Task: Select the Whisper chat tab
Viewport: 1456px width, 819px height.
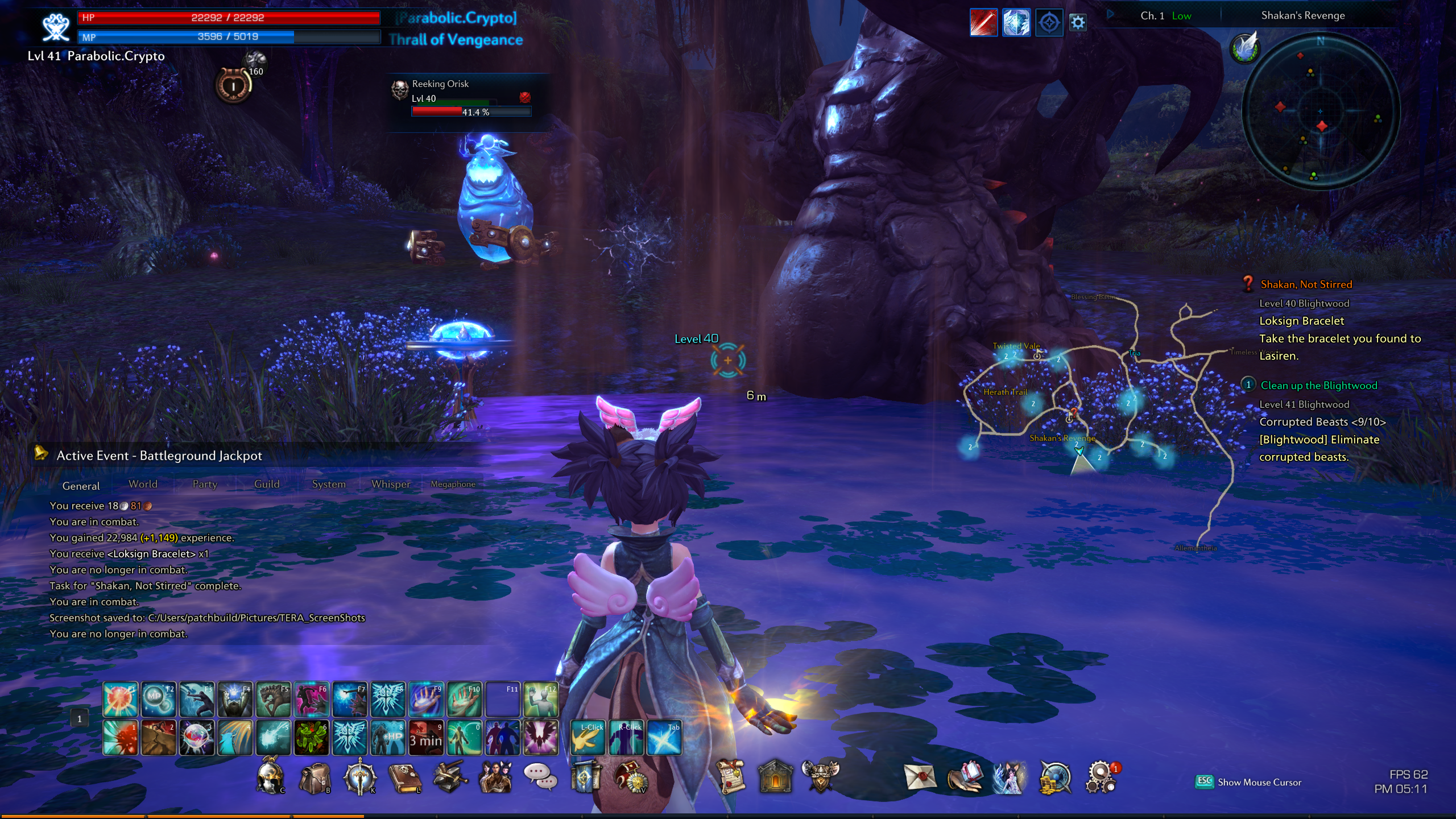Action: (391, 484)
